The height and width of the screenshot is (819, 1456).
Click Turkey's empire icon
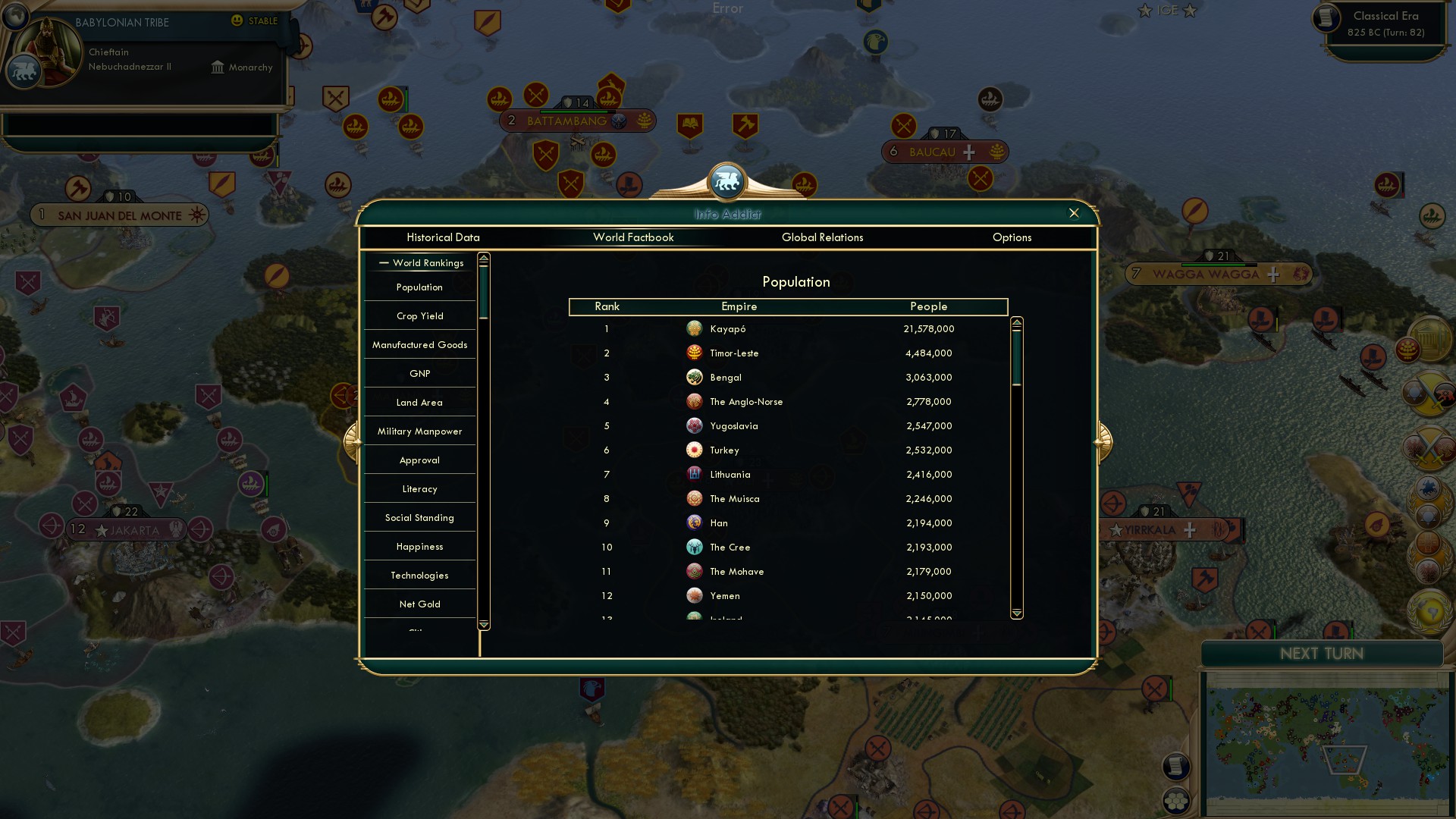[x=694, y=450]
